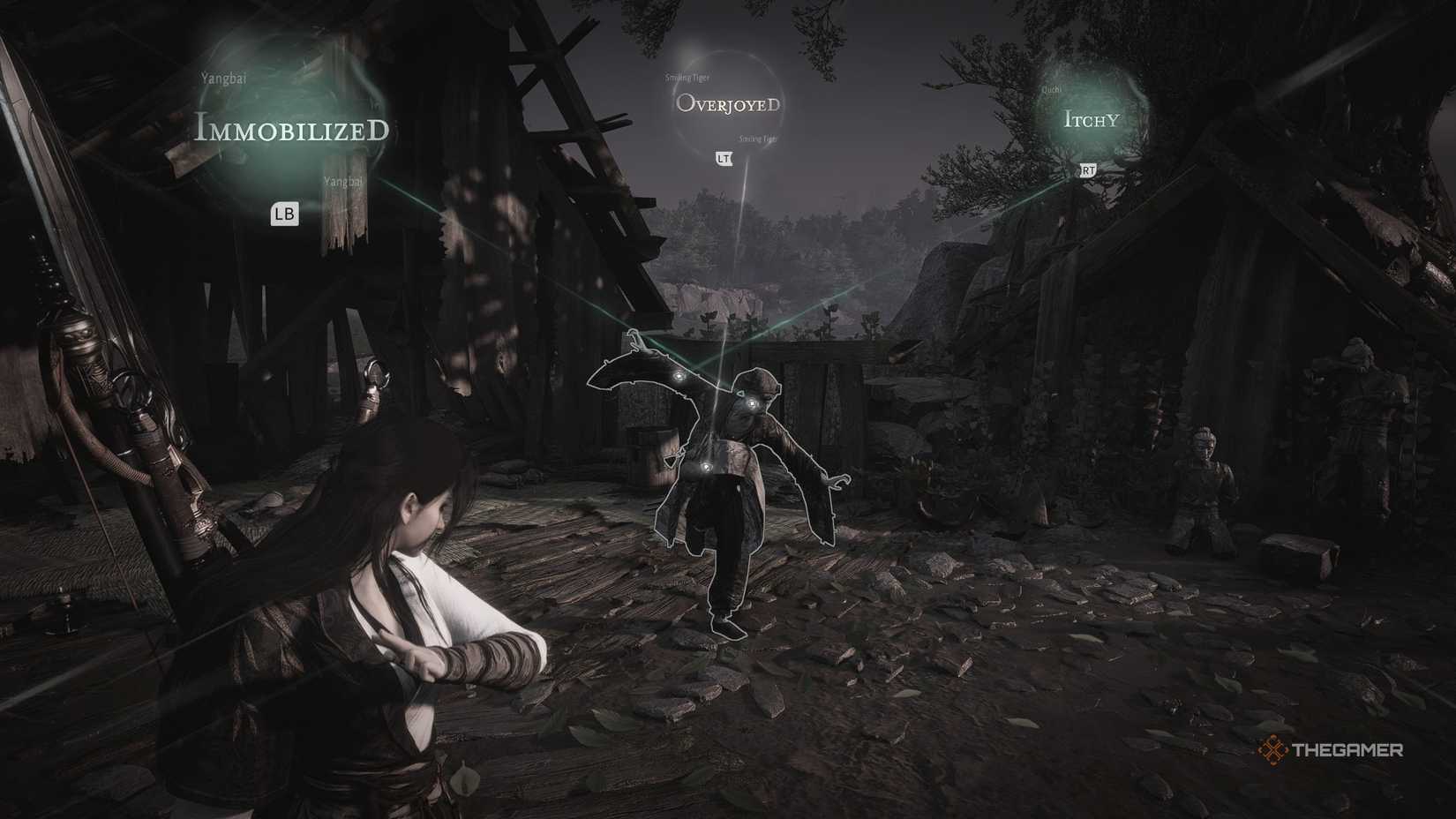The width and height of the screenshot is (1456, 819).
Task: Click the acupoint marker on the enemy's lower back
Action: tap(706, 467)
